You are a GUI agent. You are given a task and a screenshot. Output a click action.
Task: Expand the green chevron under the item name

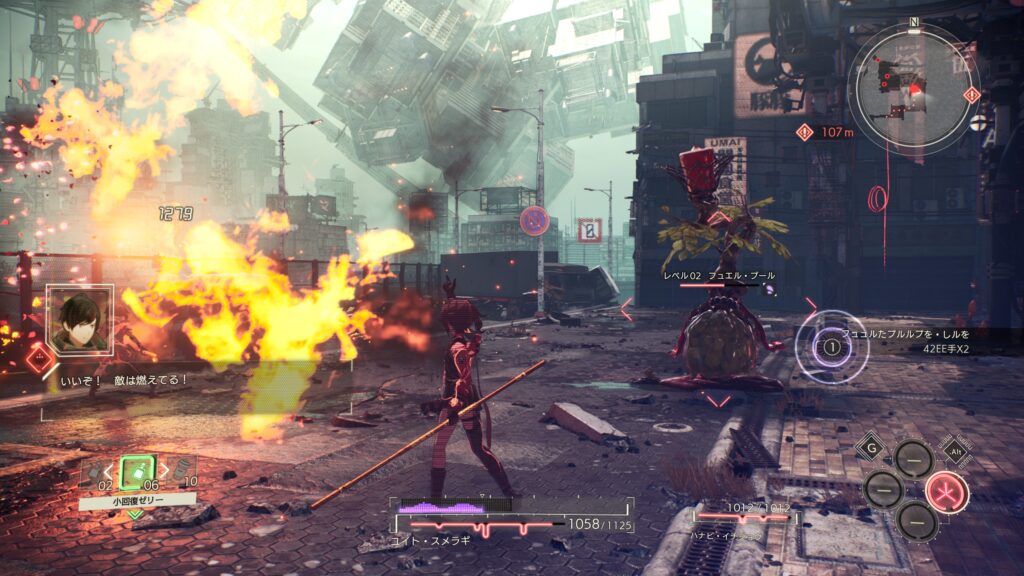pyautogui.click(x=136, y=515)
